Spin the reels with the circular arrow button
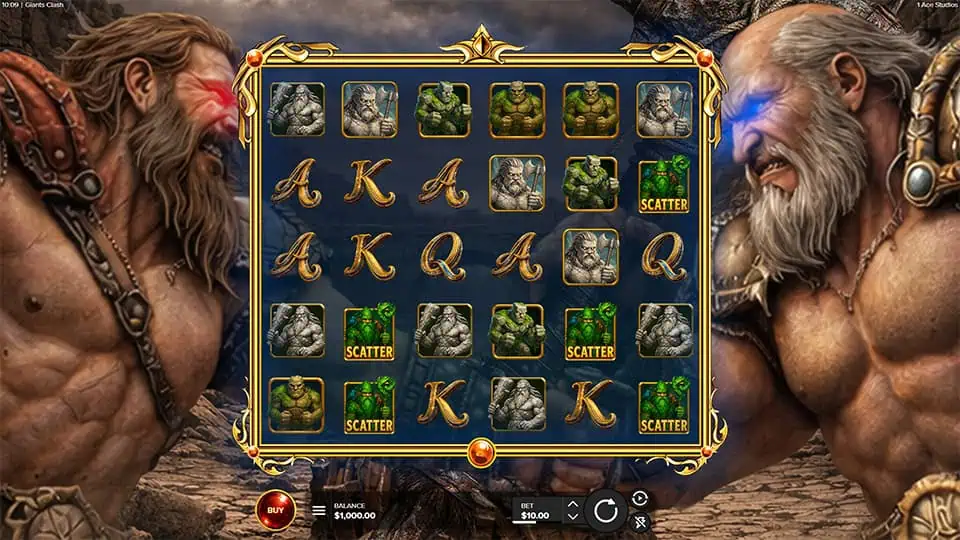 point(605,510)
